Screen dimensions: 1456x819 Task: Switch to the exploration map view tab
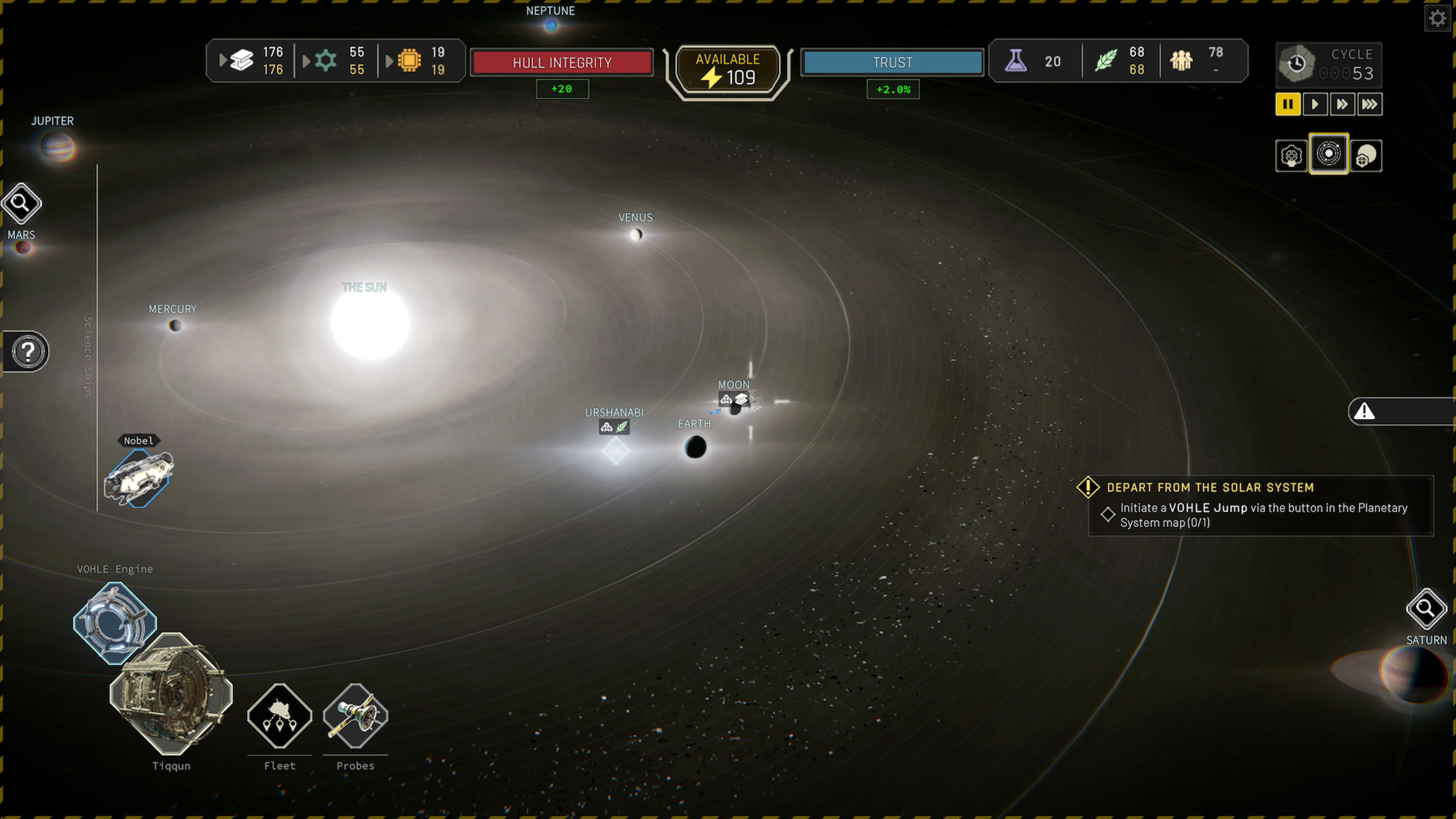click(x=1367, y=155)
